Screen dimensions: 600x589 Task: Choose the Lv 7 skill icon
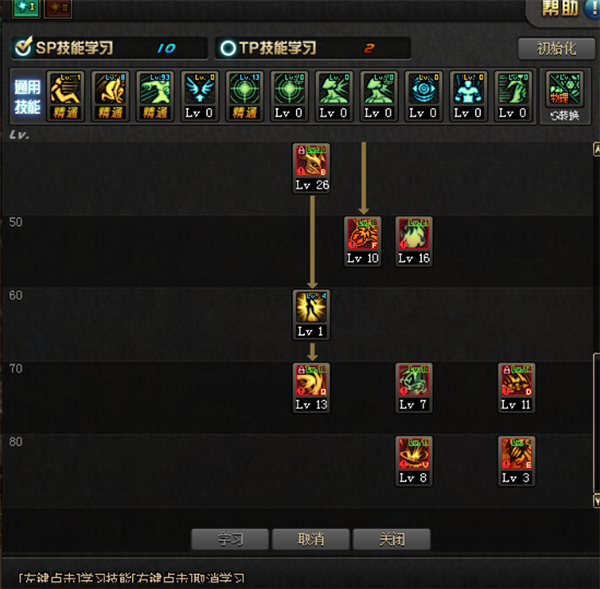pyautogui.click(x=414, y=381)
